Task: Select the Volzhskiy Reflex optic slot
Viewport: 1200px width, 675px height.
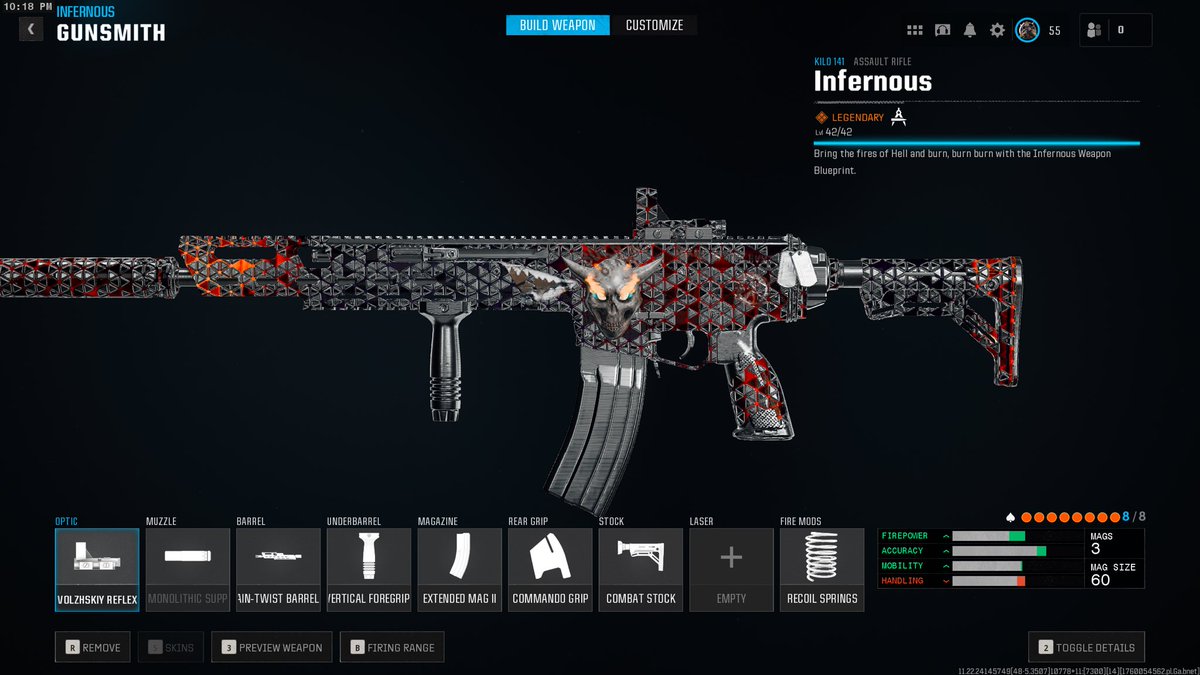Action: [97, 569]
